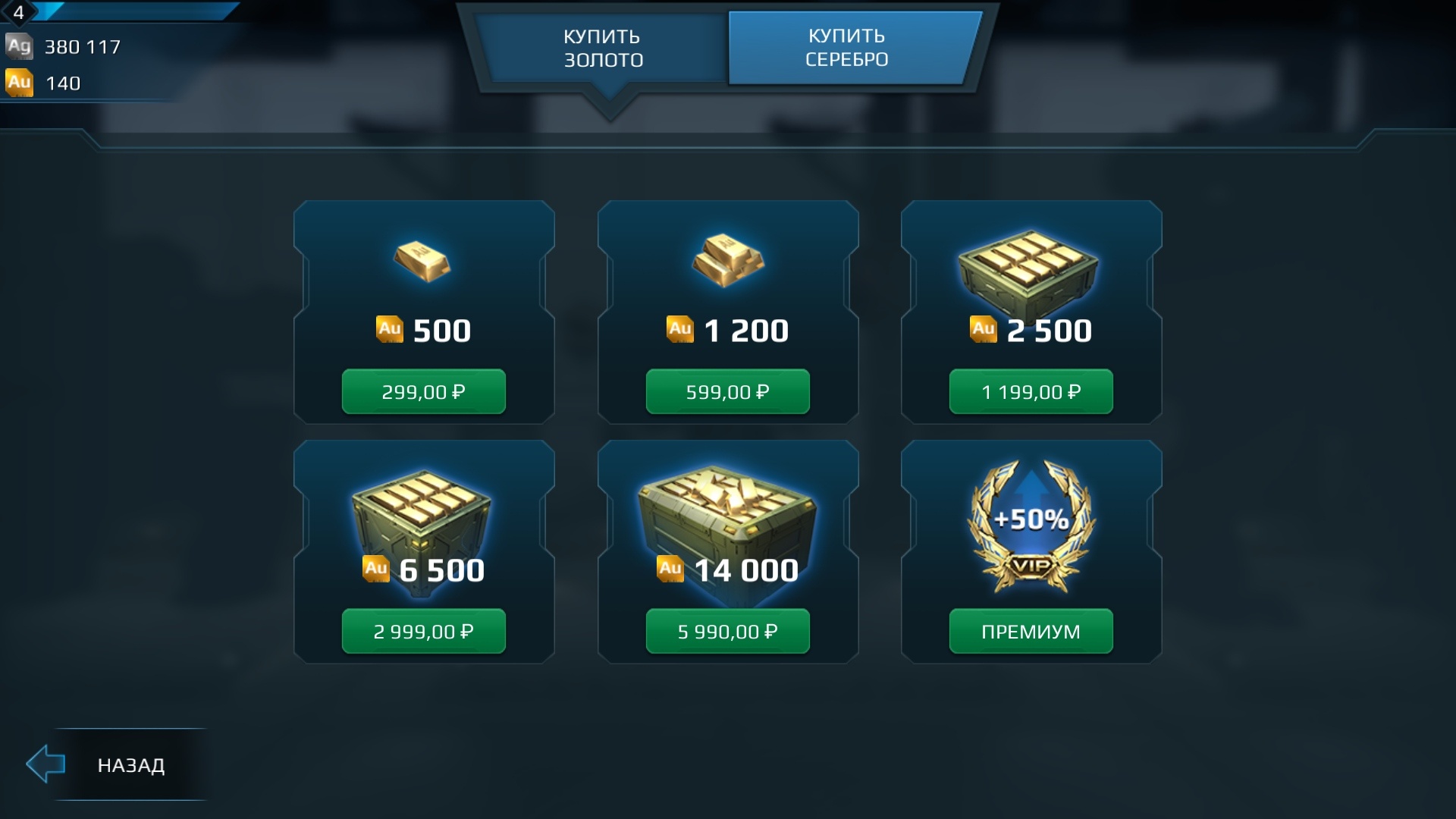Image resolution: width=1456 pixels, height=819 pixels.
Task: Select the stacked gold bars image
Action: [727, 260]
